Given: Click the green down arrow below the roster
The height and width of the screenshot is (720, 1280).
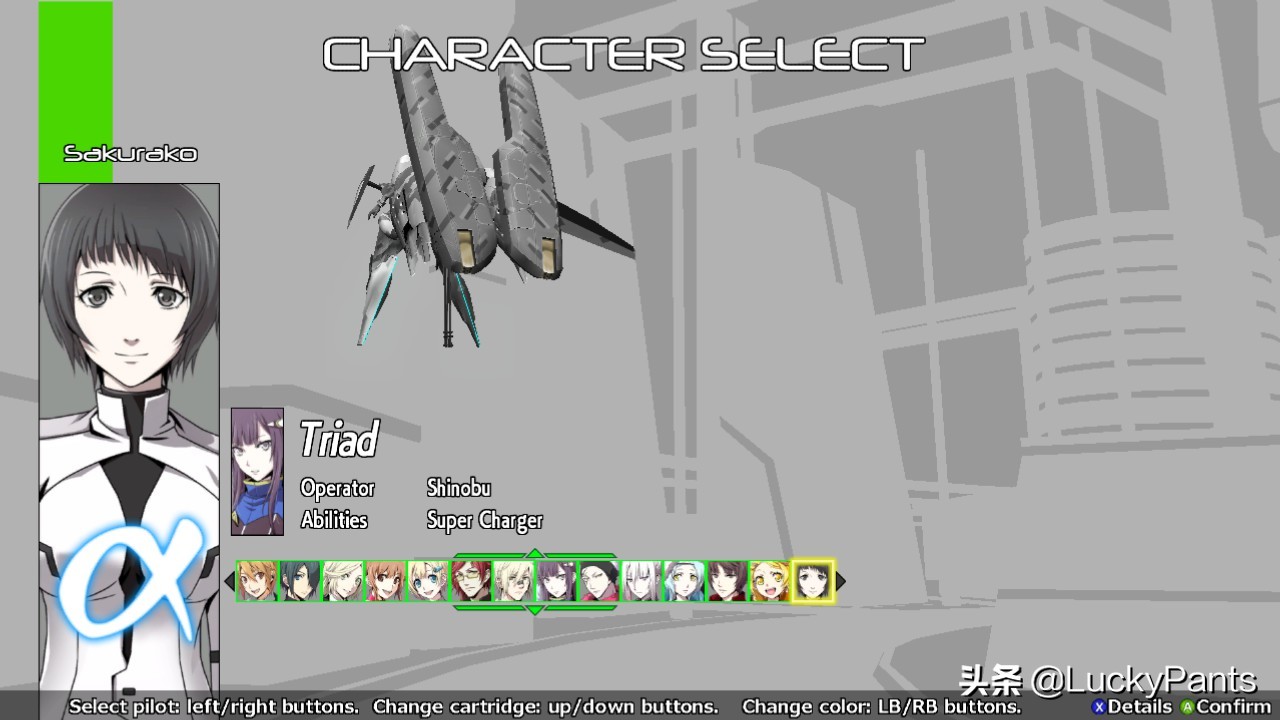Looking at the screenshot, I should coord(535,609).
